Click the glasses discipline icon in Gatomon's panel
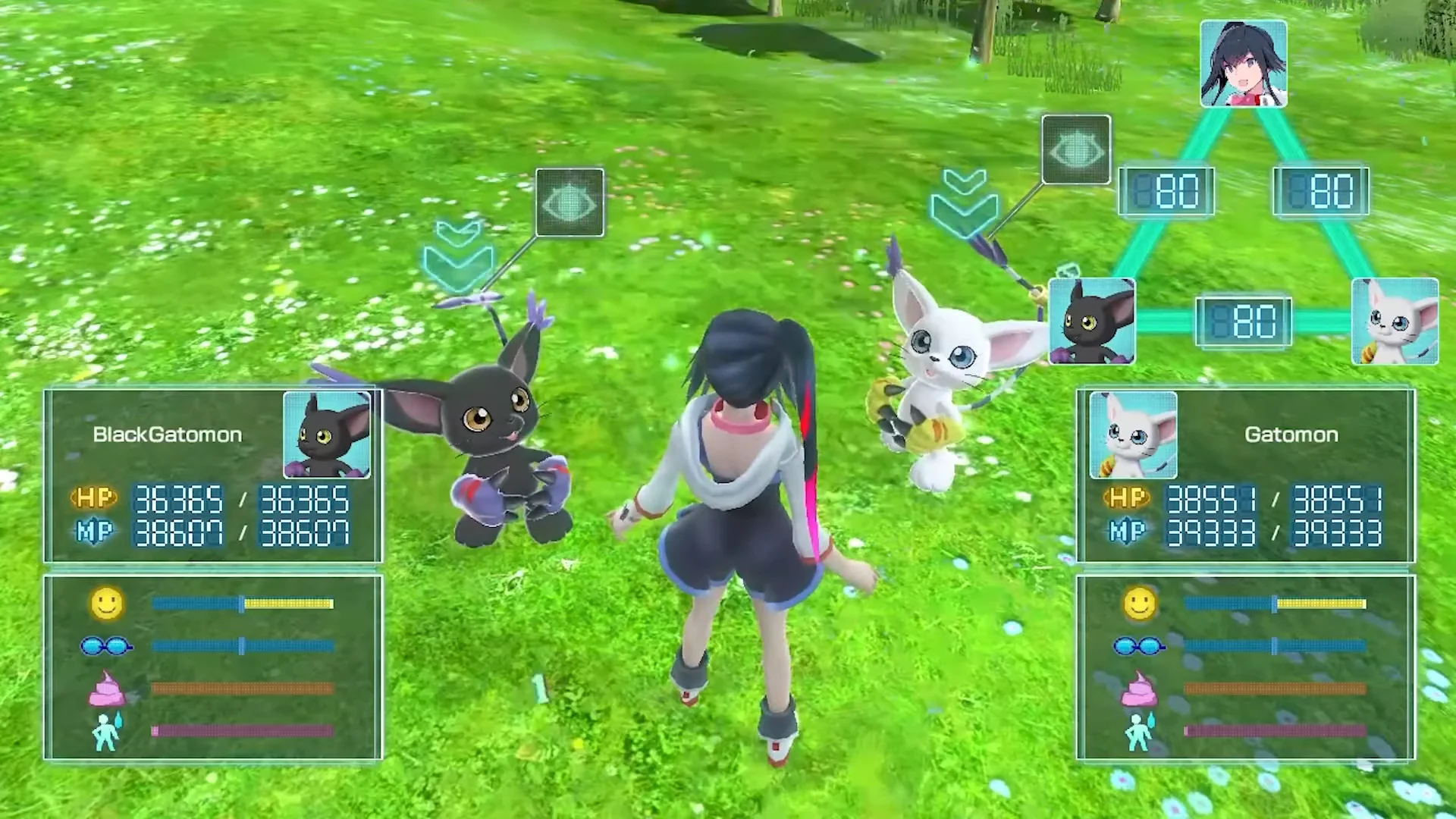This screenshot has height=819, width=1456. point(1138,646)
